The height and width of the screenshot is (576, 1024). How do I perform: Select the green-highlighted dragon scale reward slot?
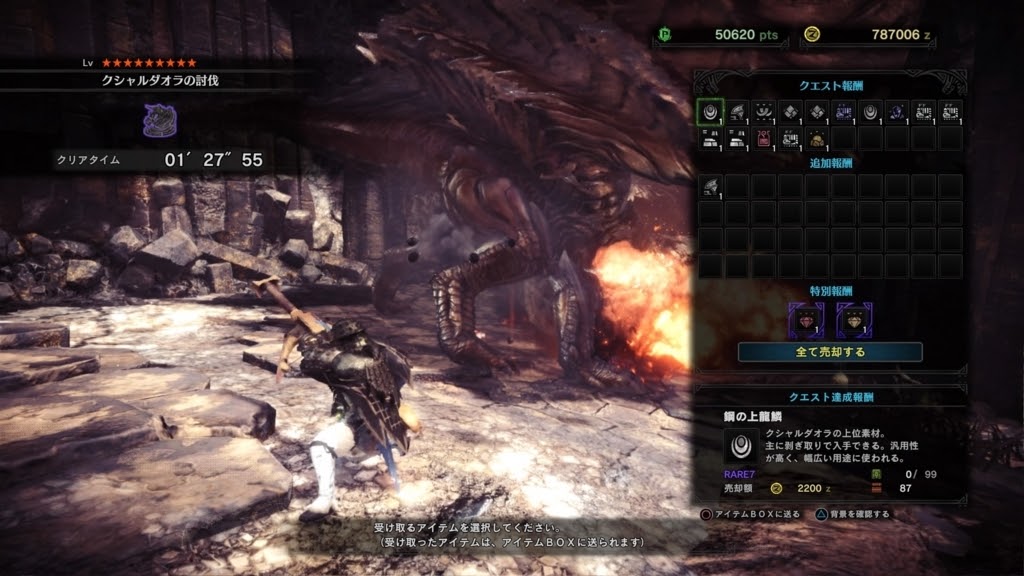tap(709, 112)
